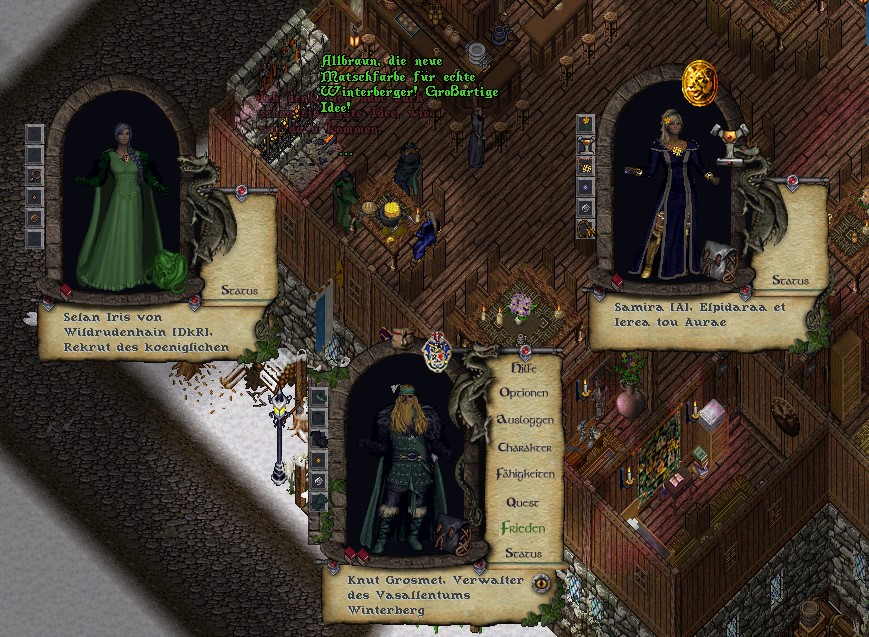This screenshot has height=637, width=869.
Task: Toggle the green Frieden mode
Action: 524,528
